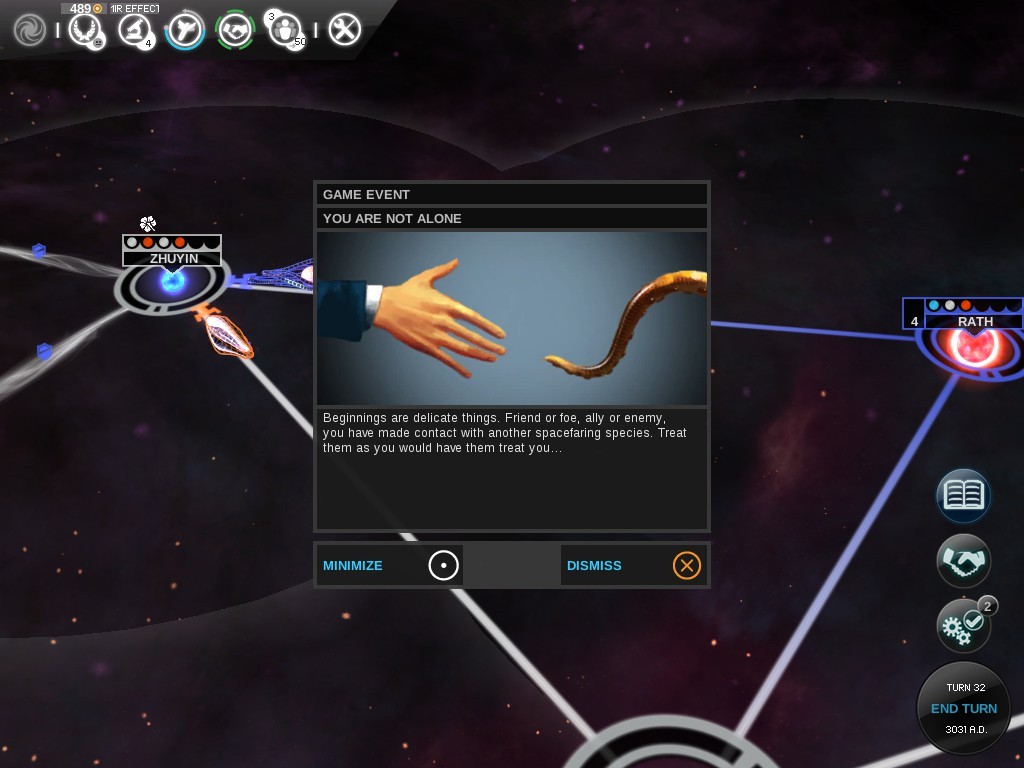End the current turn
1024x768 pixels.
(x=964, y=708)
